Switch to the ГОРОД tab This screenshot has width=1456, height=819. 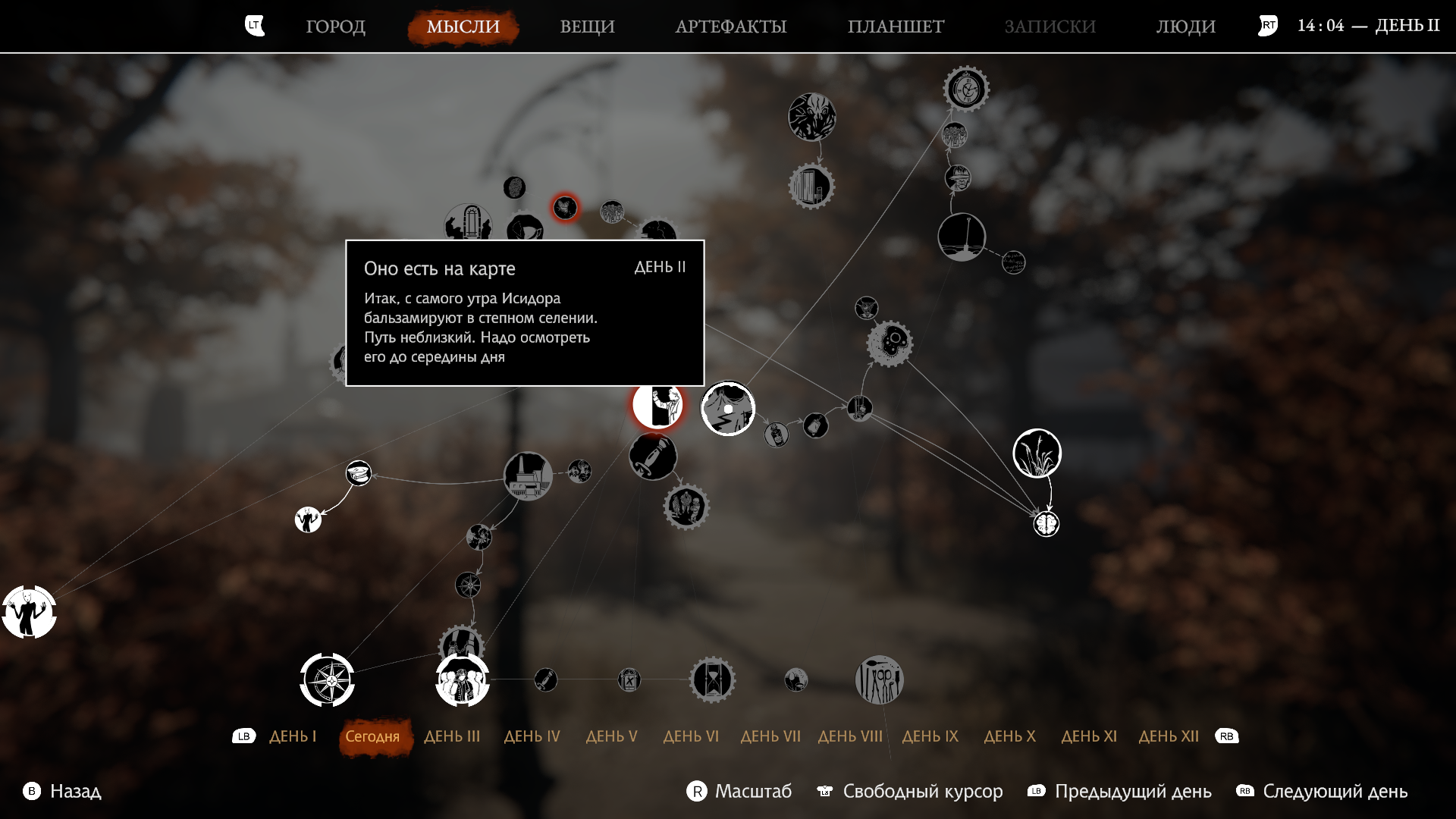[x=336, y=26]
